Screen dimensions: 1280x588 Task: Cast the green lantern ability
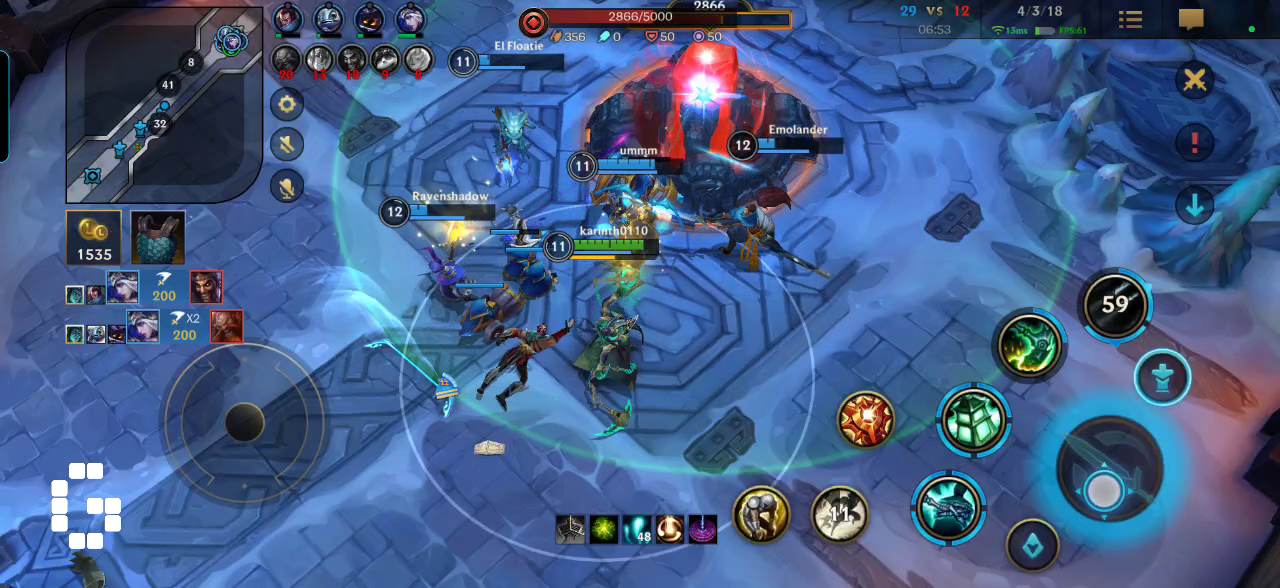[973, 420]
